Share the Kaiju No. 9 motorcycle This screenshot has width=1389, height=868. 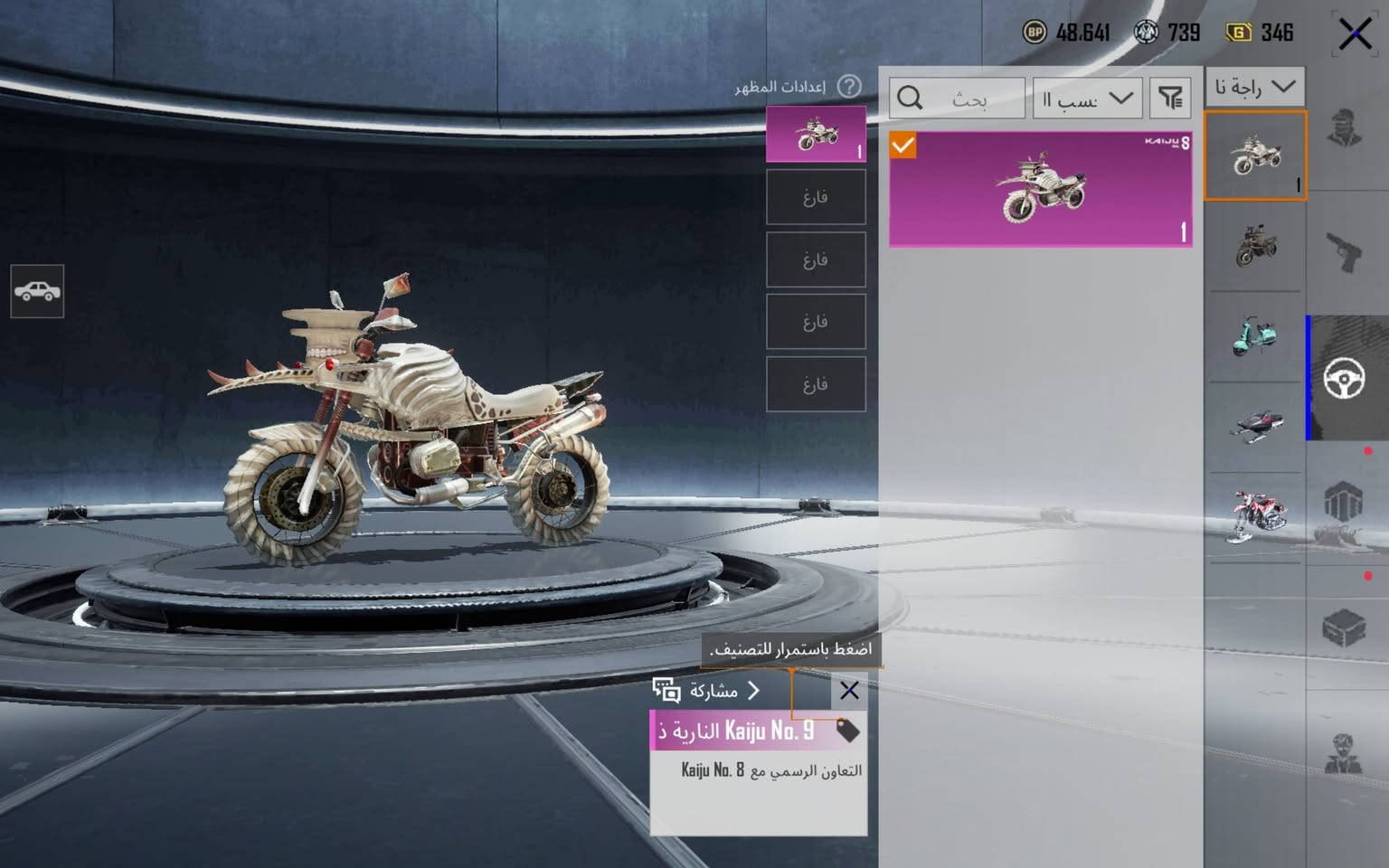(x=706, y=692)
